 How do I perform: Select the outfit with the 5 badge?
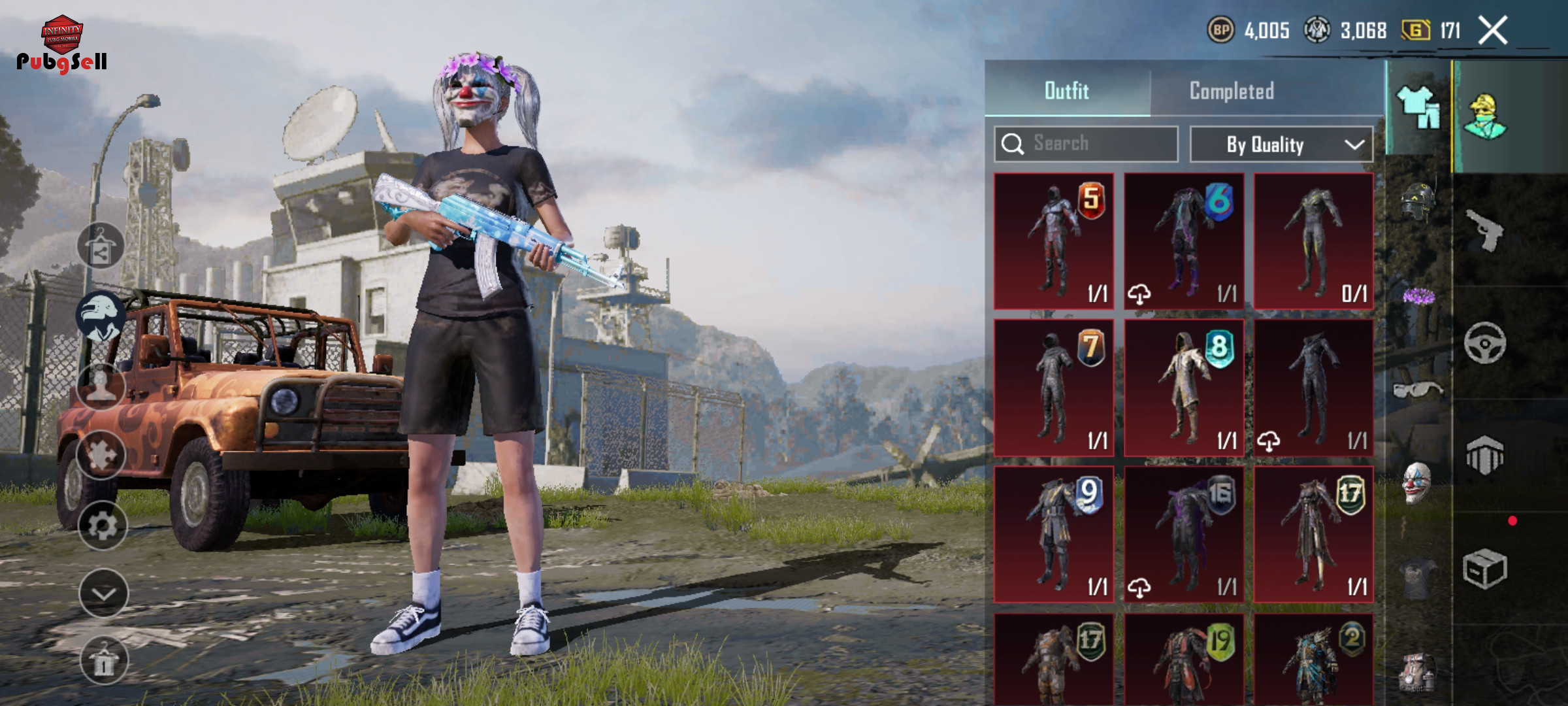pos(1053,241)
